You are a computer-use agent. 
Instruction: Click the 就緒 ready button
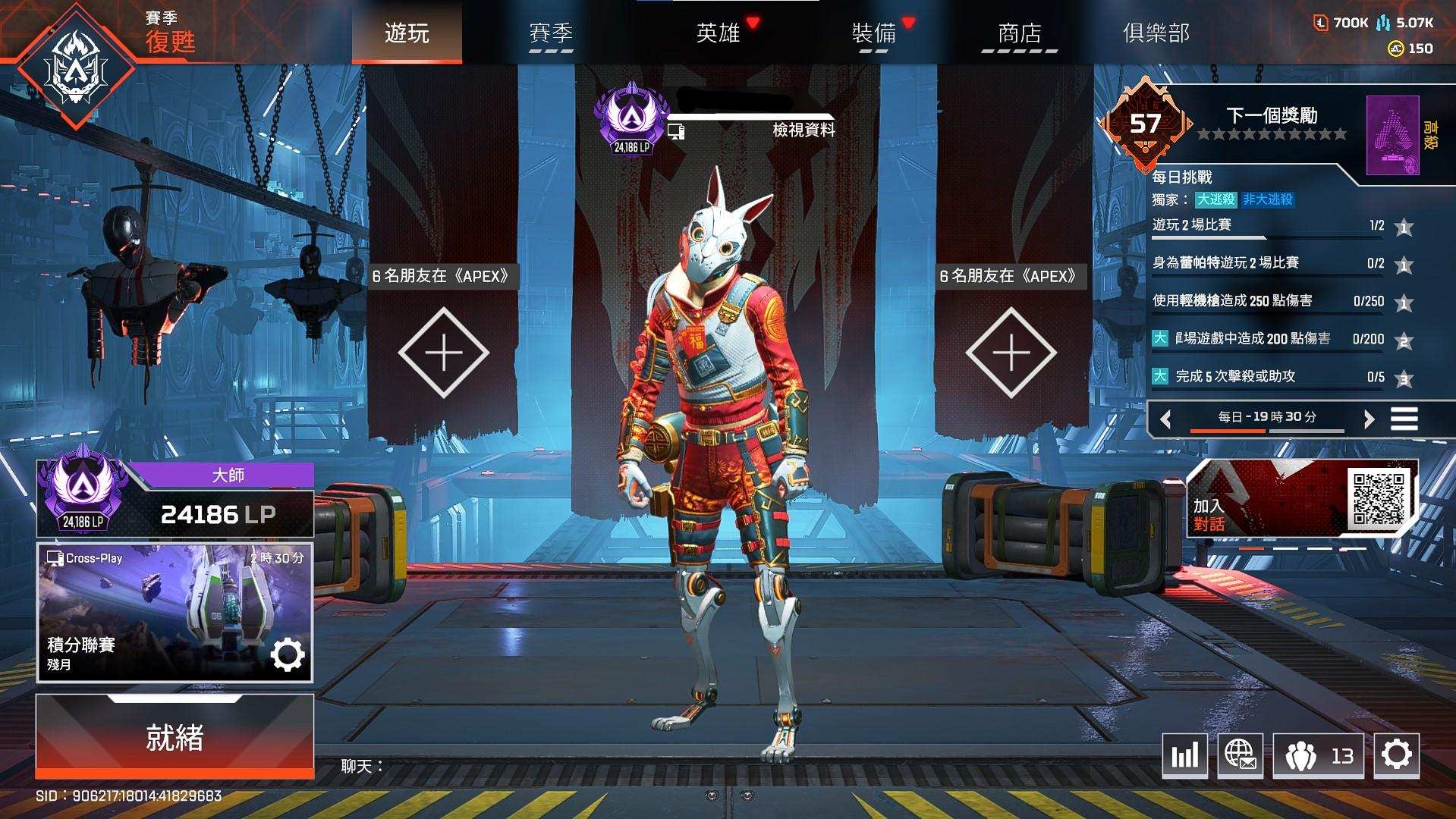point(175,737)
